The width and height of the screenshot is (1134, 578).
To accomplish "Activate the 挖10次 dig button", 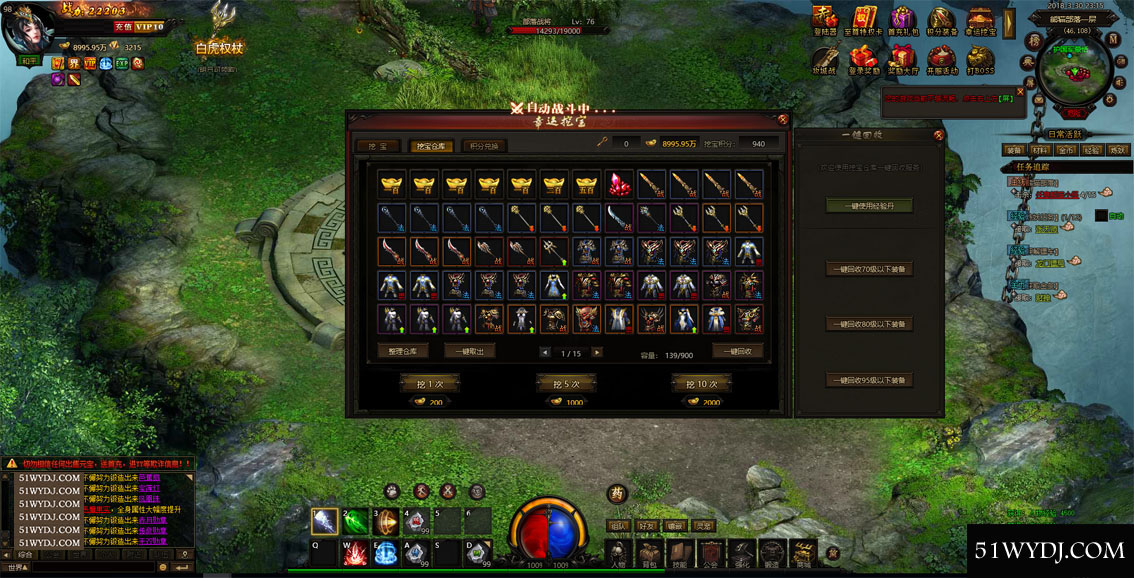I will click(703, 383).
